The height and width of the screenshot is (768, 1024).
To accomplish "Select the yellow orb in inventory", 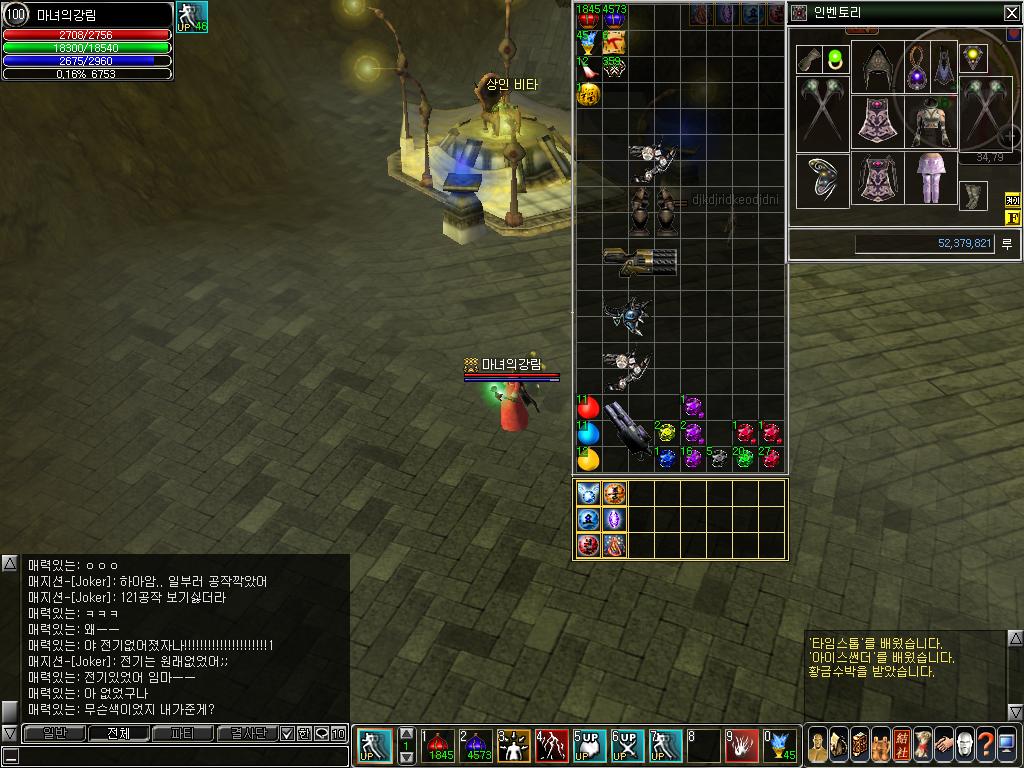I will point(588,459).
